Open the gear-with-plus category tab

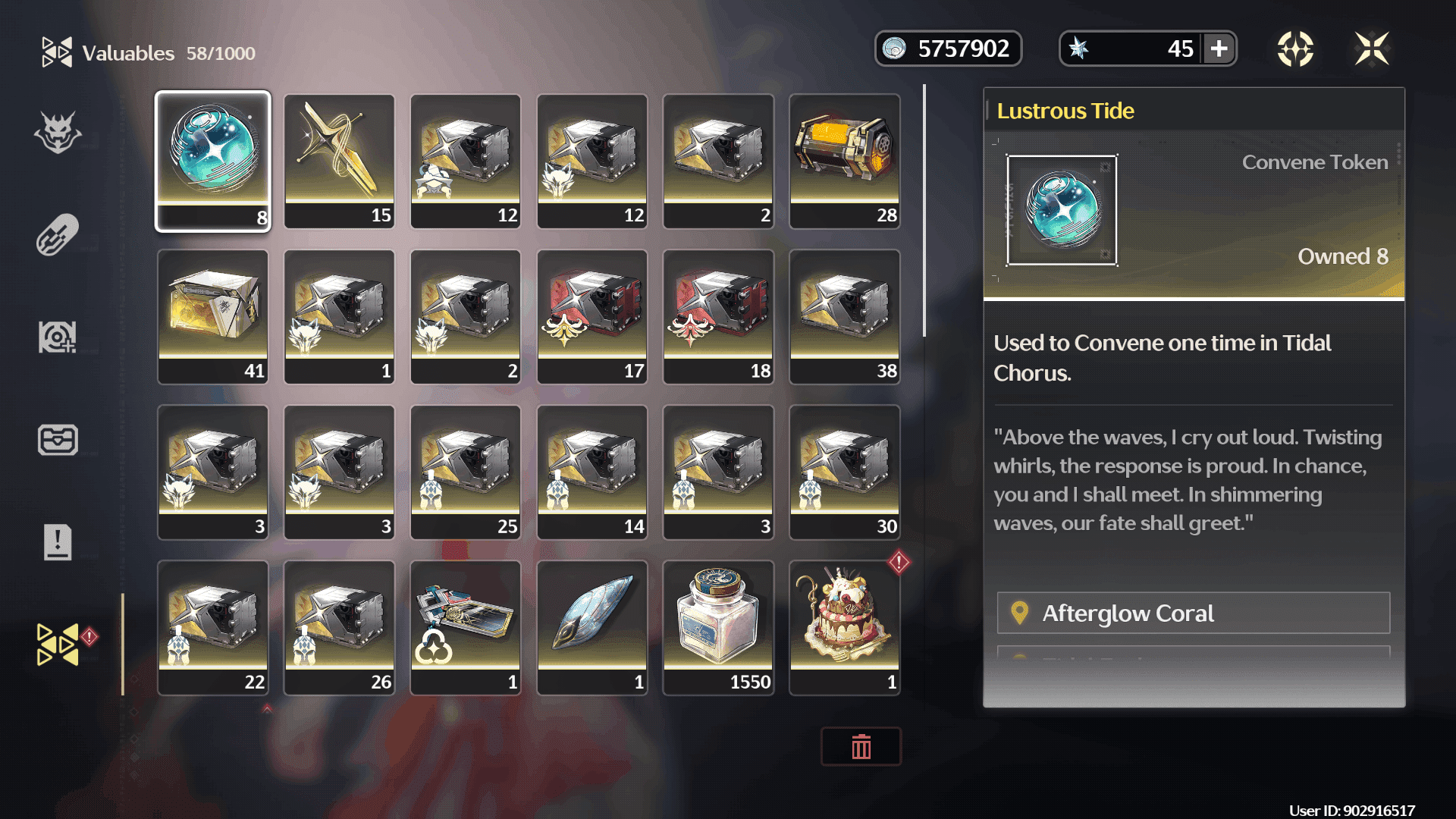point(58,337)
